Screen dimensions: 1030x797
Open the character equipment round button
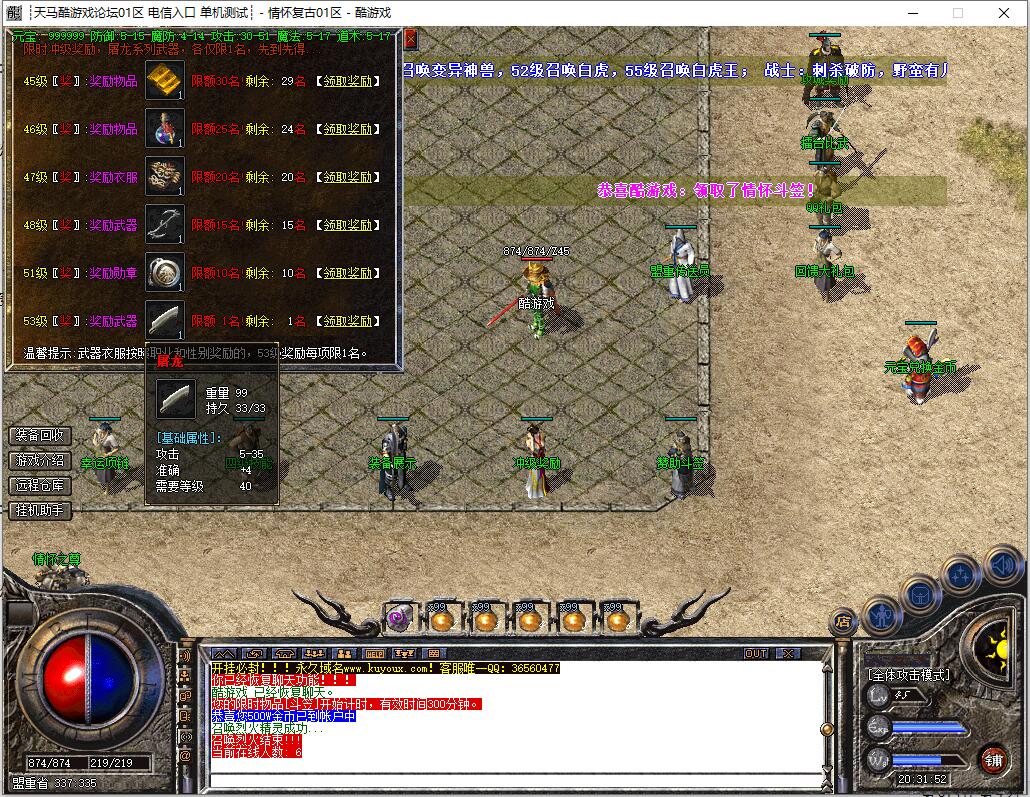pyautogui.click(x=883, y=613)
